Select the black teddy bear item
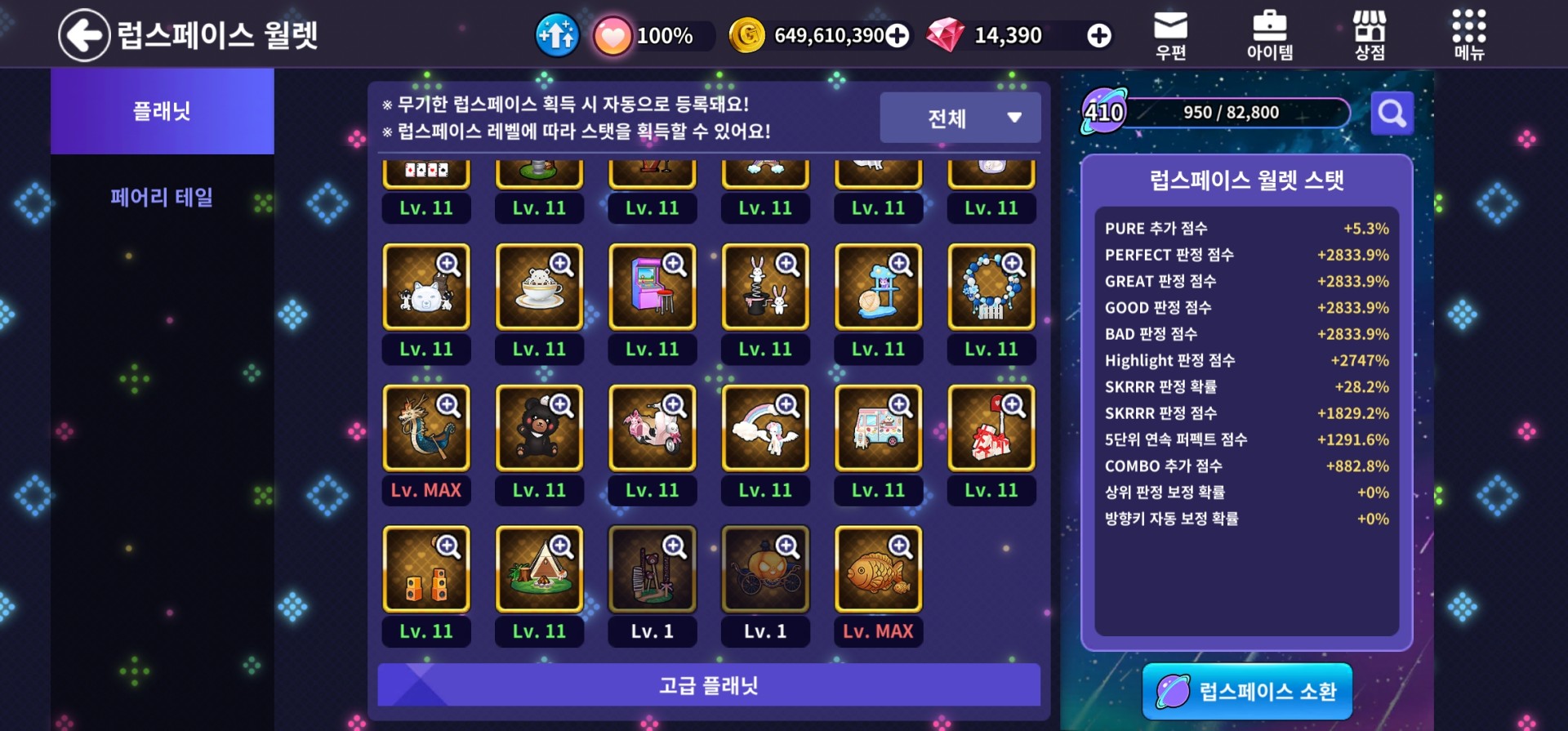This screenshot has height=731, width=1568. coord(539,429)
